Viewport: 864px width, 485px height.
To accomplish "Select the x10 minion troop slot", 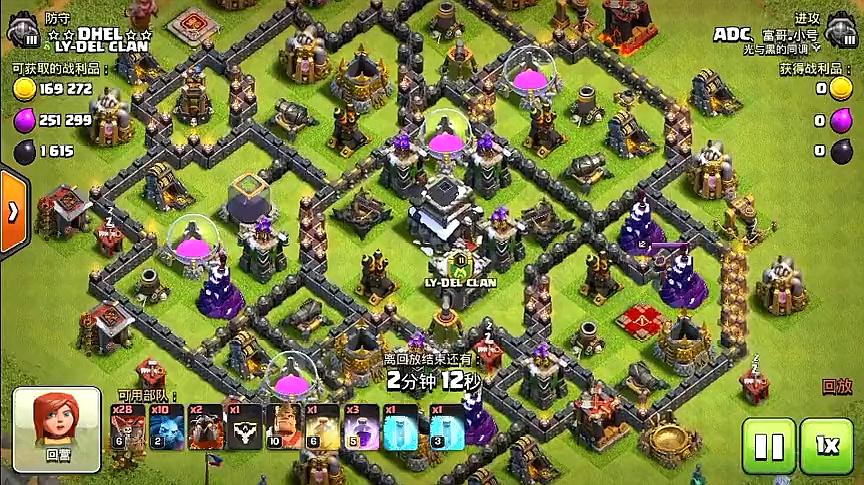I will pos(164,427).
